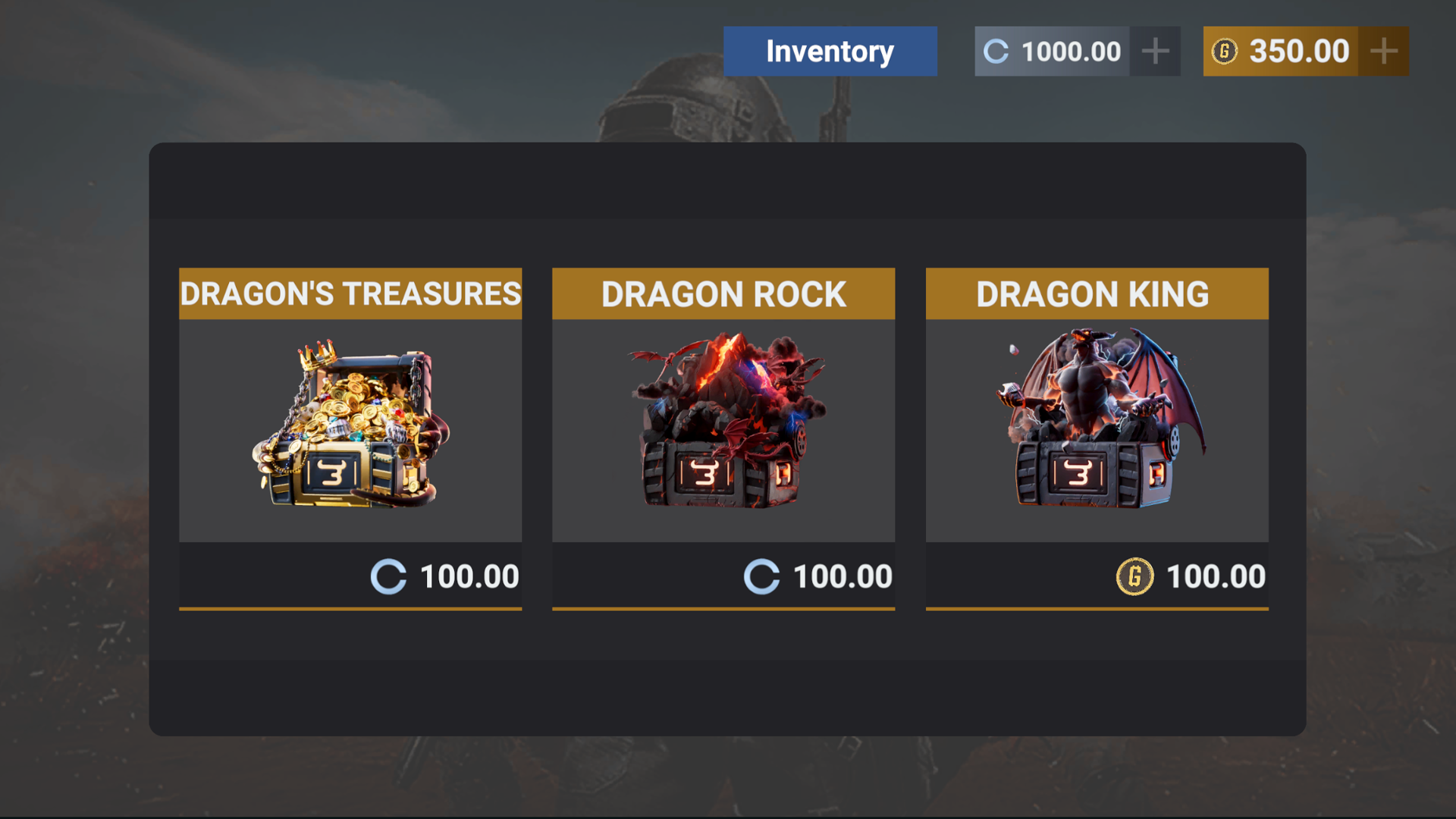Click the DRAGON ROCK title banner
The width and height of the screenshot is (1456, 819).
coord(723,293)
